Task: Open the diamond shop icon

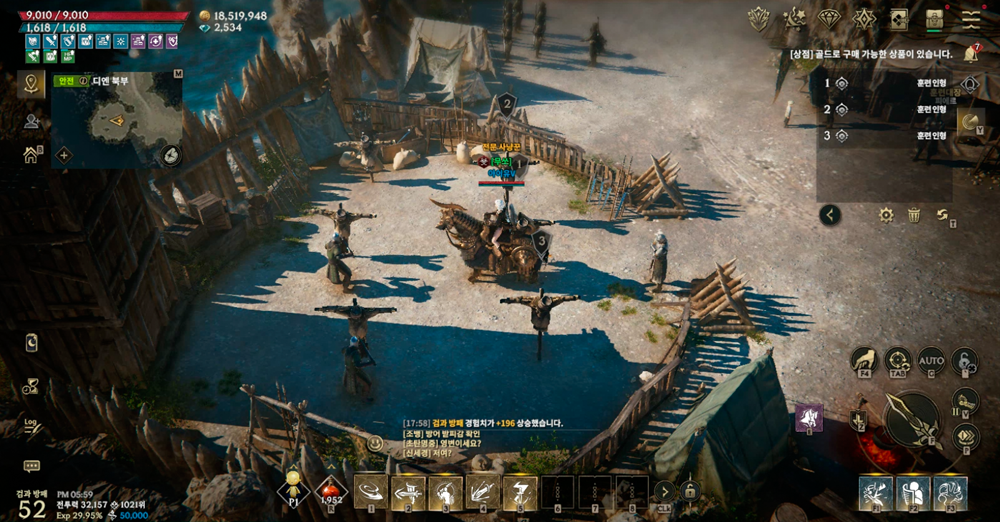Action: (829, 18)
